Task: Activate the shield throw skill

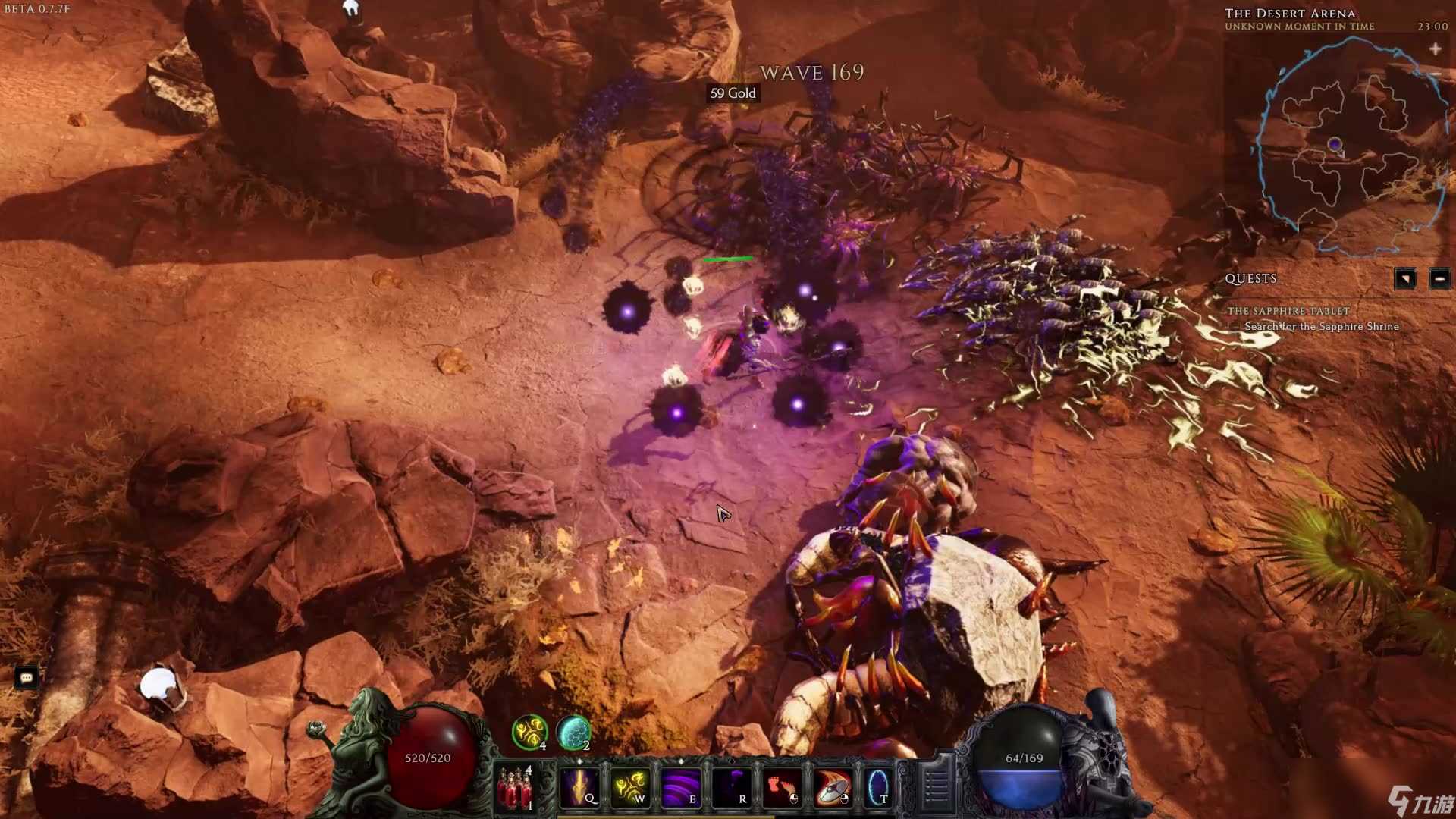Action: coord(833,788)
